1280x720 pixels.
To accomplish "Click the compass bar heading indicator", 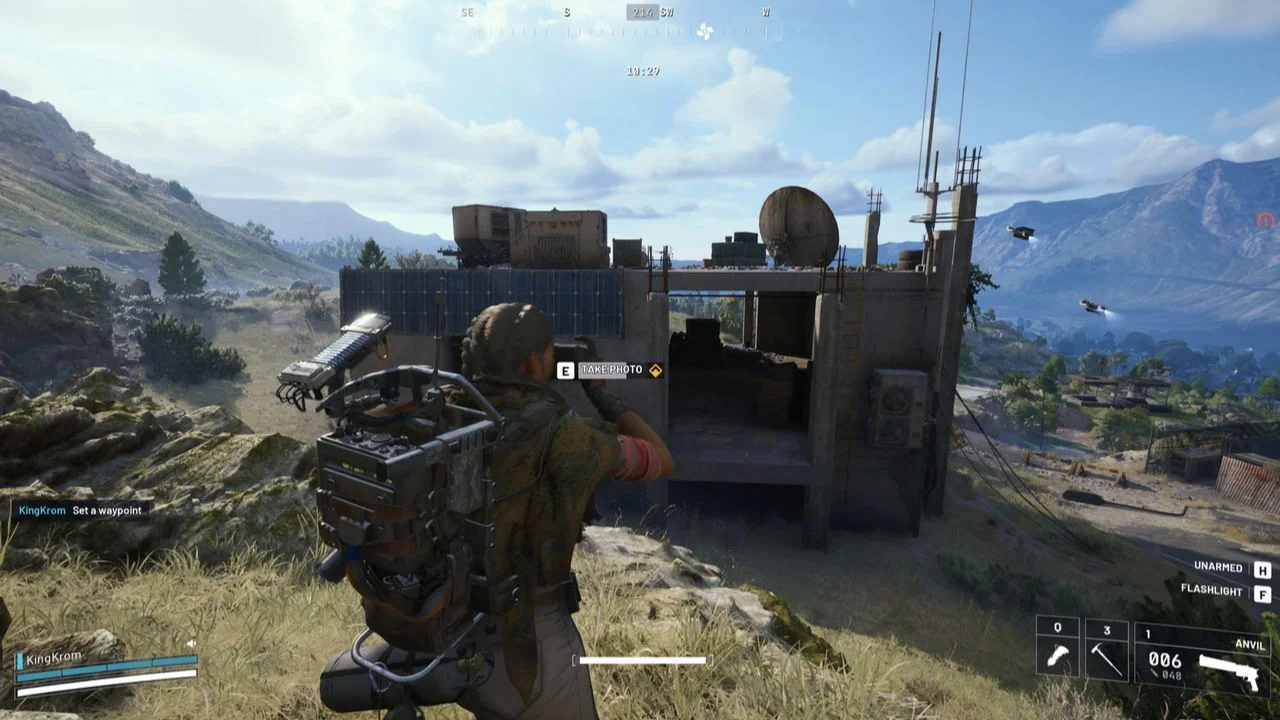I will point(642,13).
